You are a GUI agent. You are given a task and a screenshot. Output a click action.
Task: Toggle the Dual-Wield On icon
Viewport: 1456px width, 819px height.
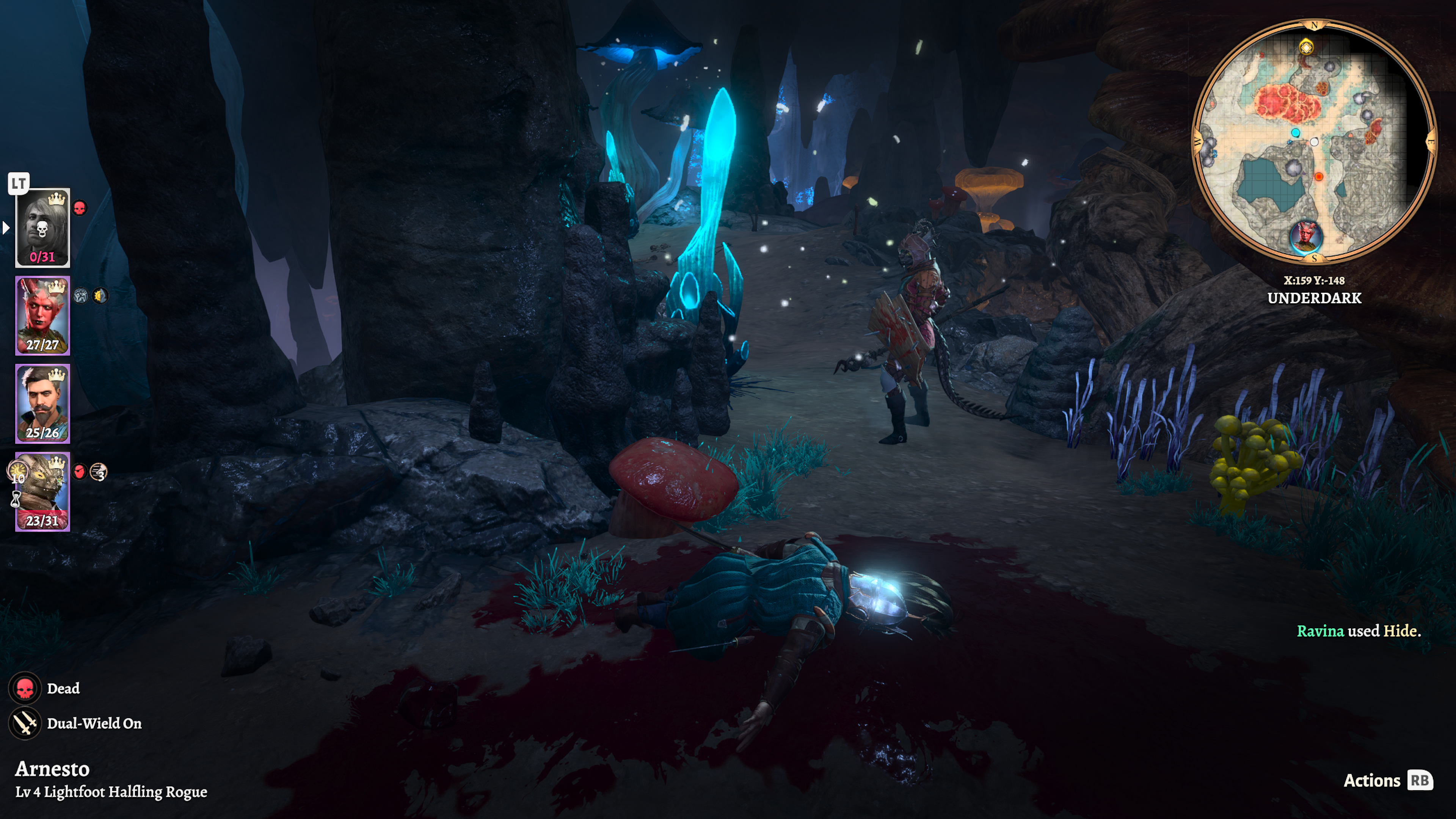point(25,723)
